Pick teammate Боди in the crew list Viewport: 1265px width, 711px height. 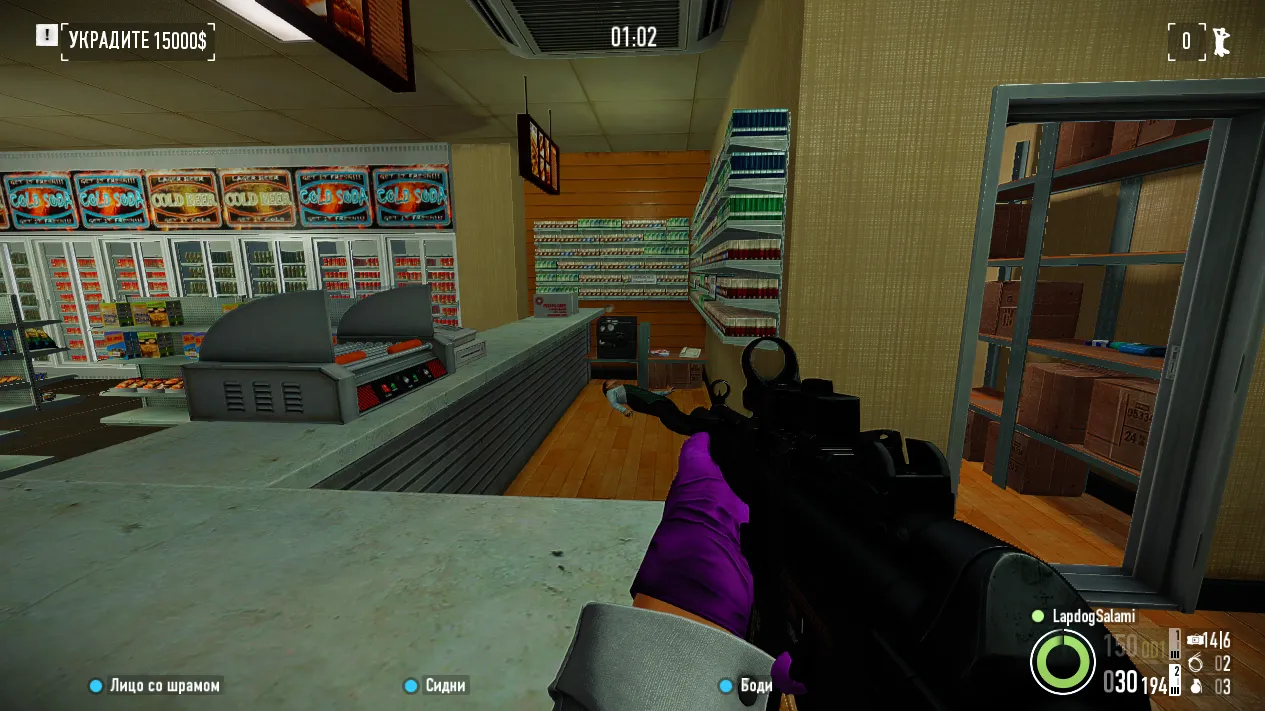pos(746,686)
